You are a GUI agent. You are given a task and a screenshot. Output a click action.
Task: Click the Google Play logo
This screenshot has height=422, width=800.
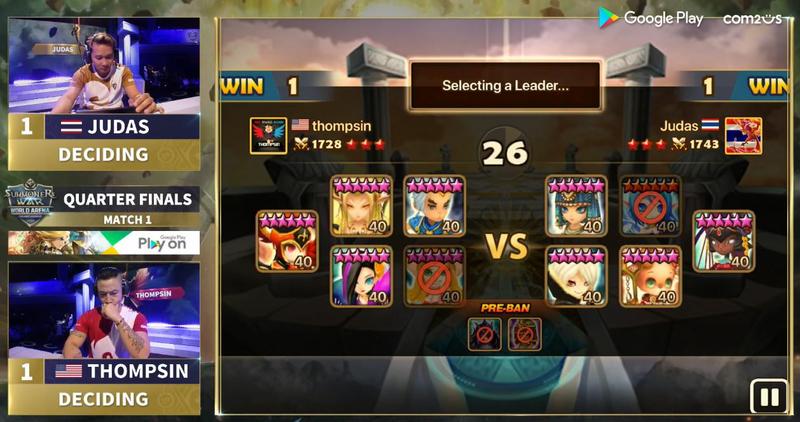tap(652, 18)
